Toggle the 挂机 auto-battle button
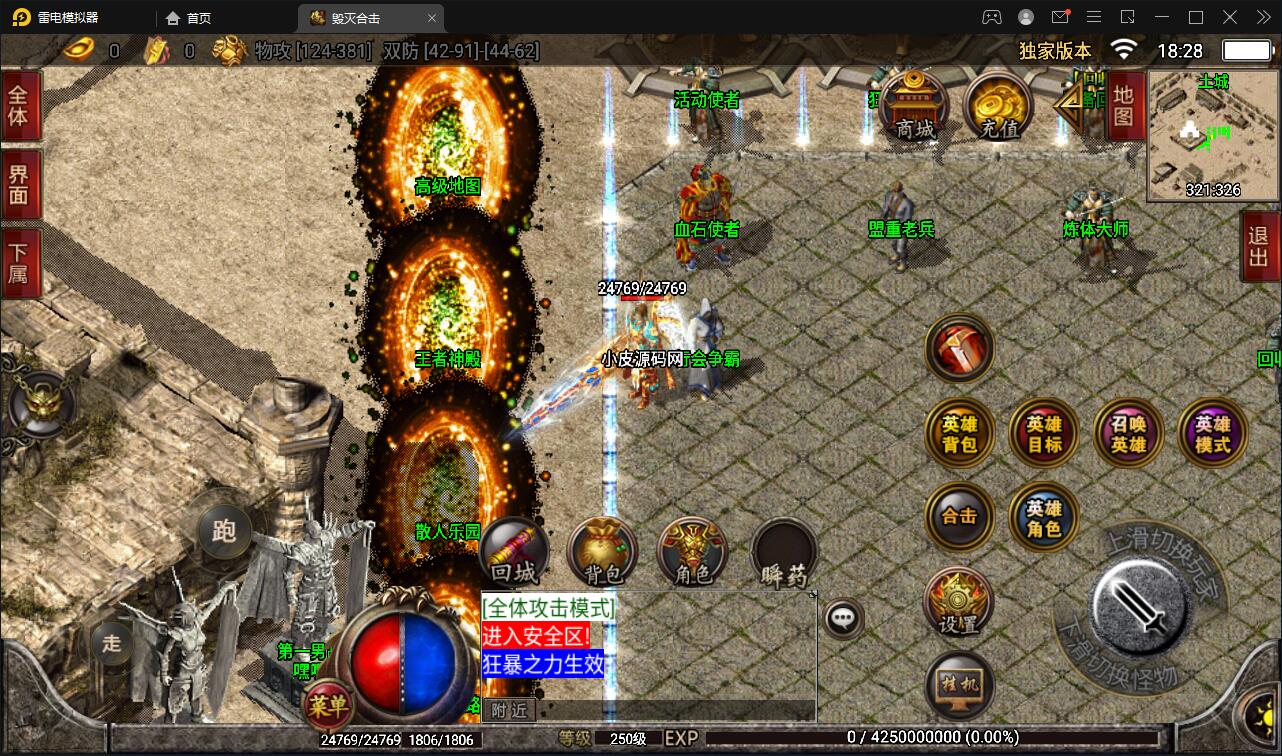1282x756 pixels. (959, 685)
